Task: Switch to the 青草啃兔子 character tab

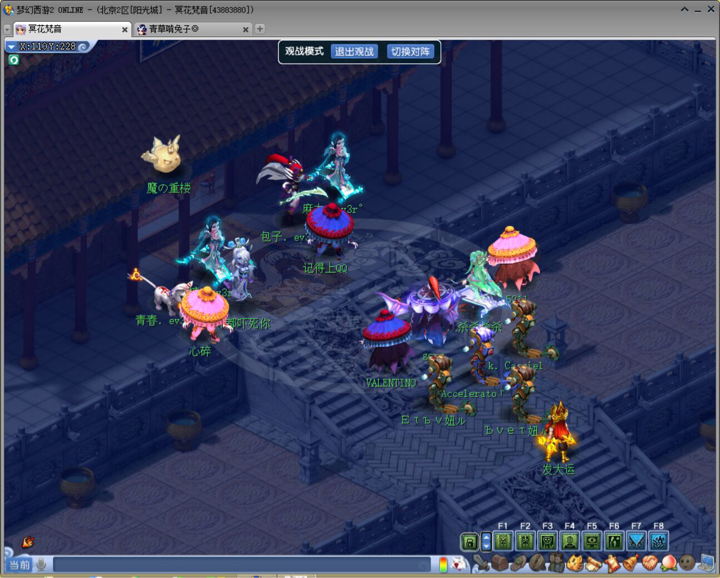Action: pyautogui.click(x=178, y=30)
